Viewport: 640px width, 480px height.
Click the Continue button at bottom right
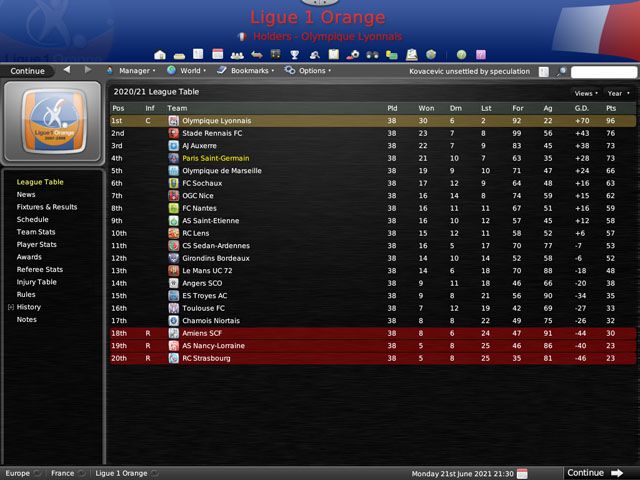coord(594,473)
